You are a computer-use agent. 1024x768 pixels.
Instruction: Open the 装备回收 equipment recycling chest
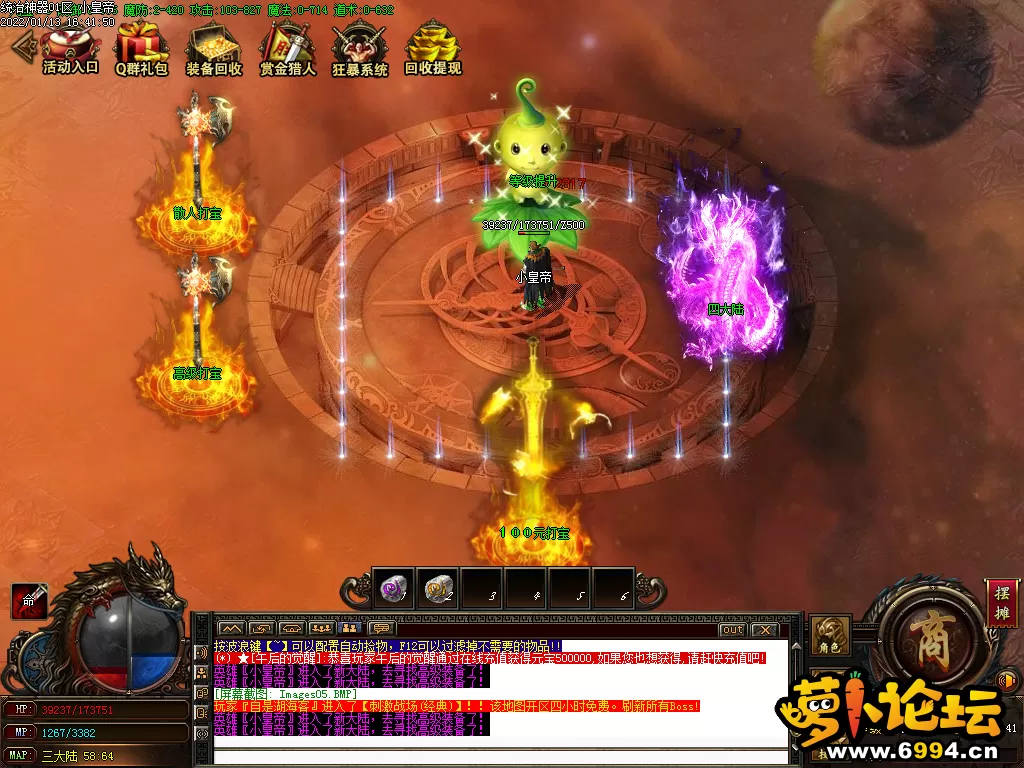(x=214, y=48)
